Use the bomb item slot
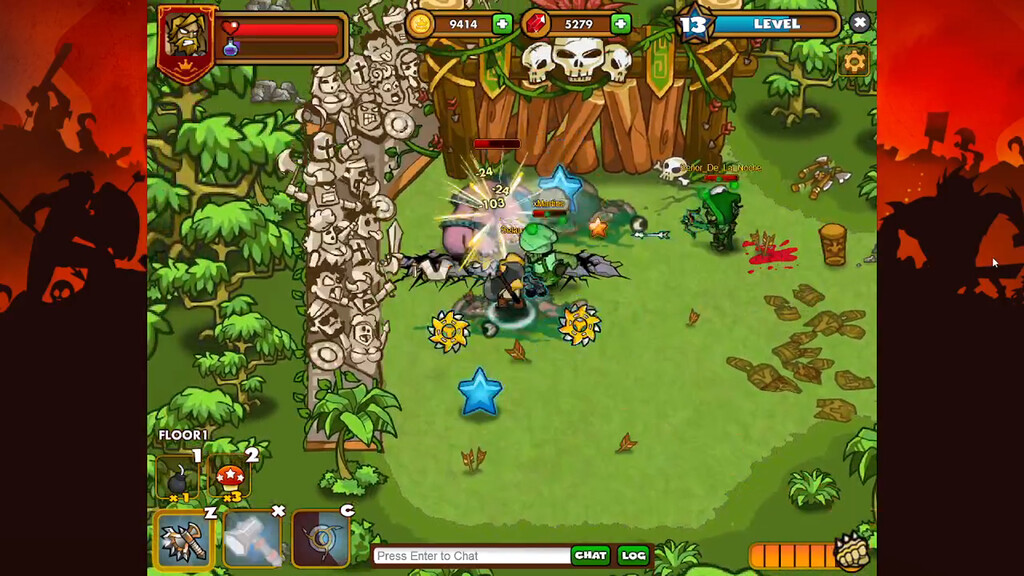The image size is (1024, 576). tap(177, 479)
